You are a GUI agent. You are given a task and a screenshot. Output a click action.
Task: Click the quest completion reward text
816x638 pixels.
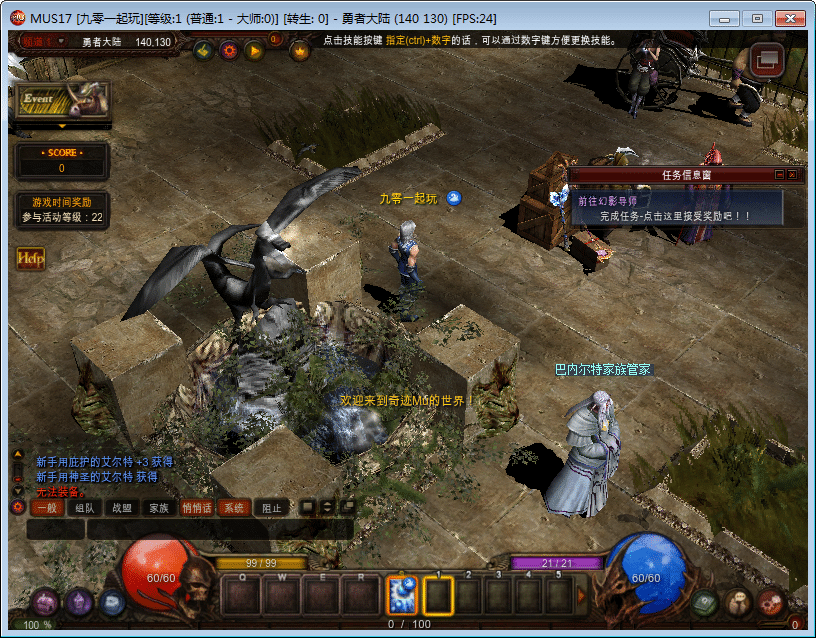point(675,216)
